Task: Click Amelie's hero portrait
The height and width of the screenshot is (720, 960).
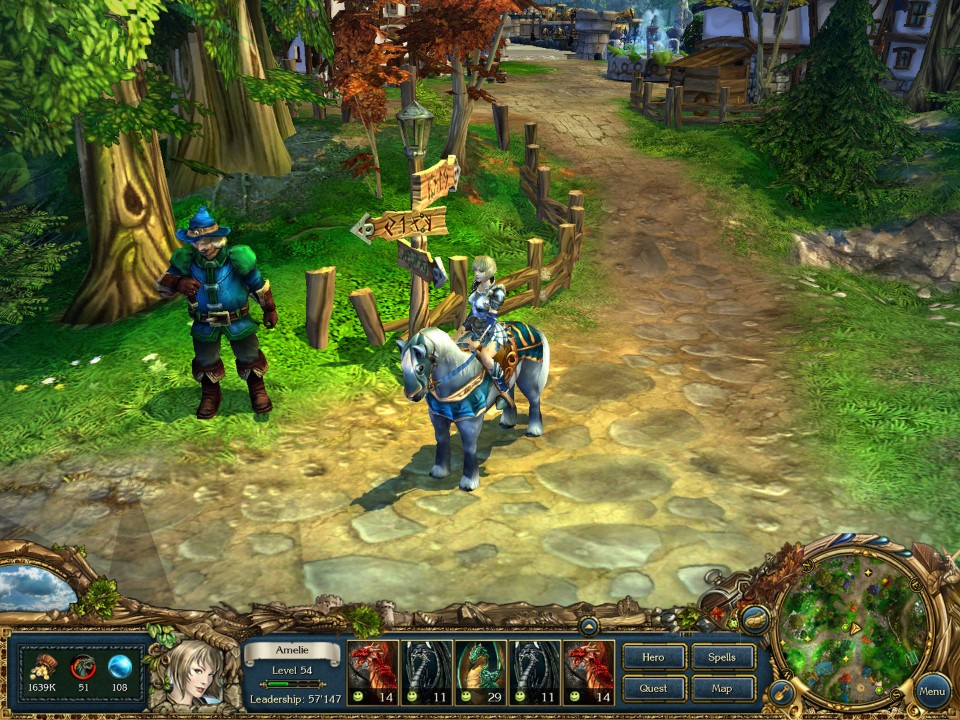Action: tap(193, 673)
